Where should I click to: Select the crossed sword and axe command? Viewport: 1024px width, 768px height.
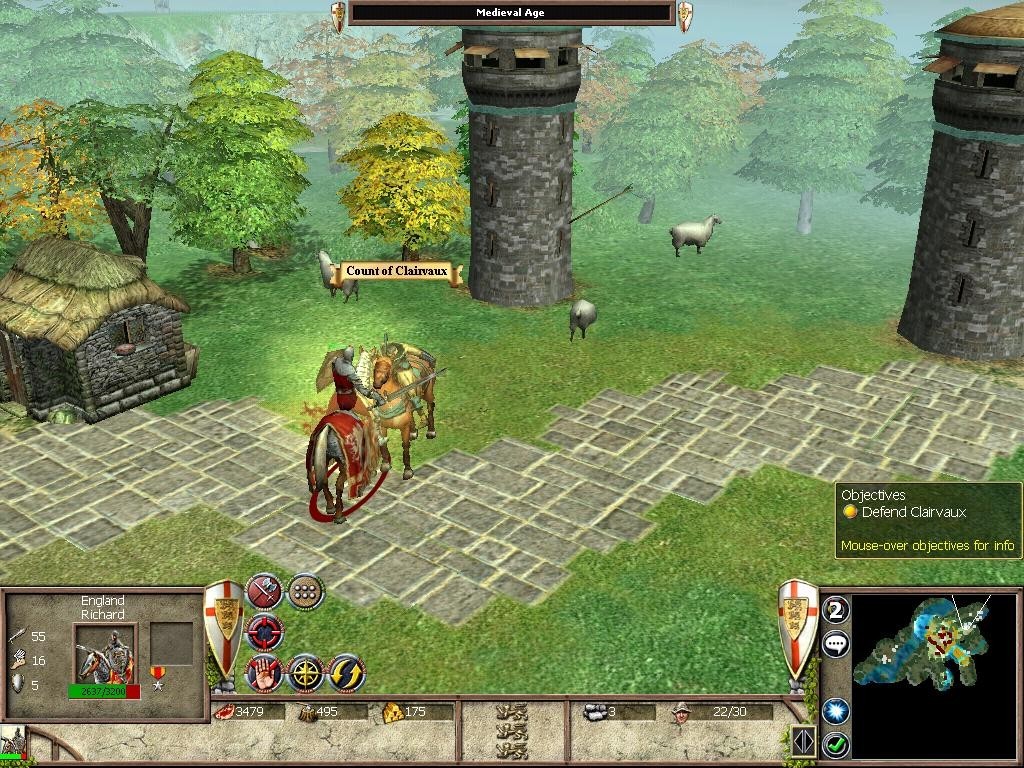pyautogui.click(x=265, y=592)
